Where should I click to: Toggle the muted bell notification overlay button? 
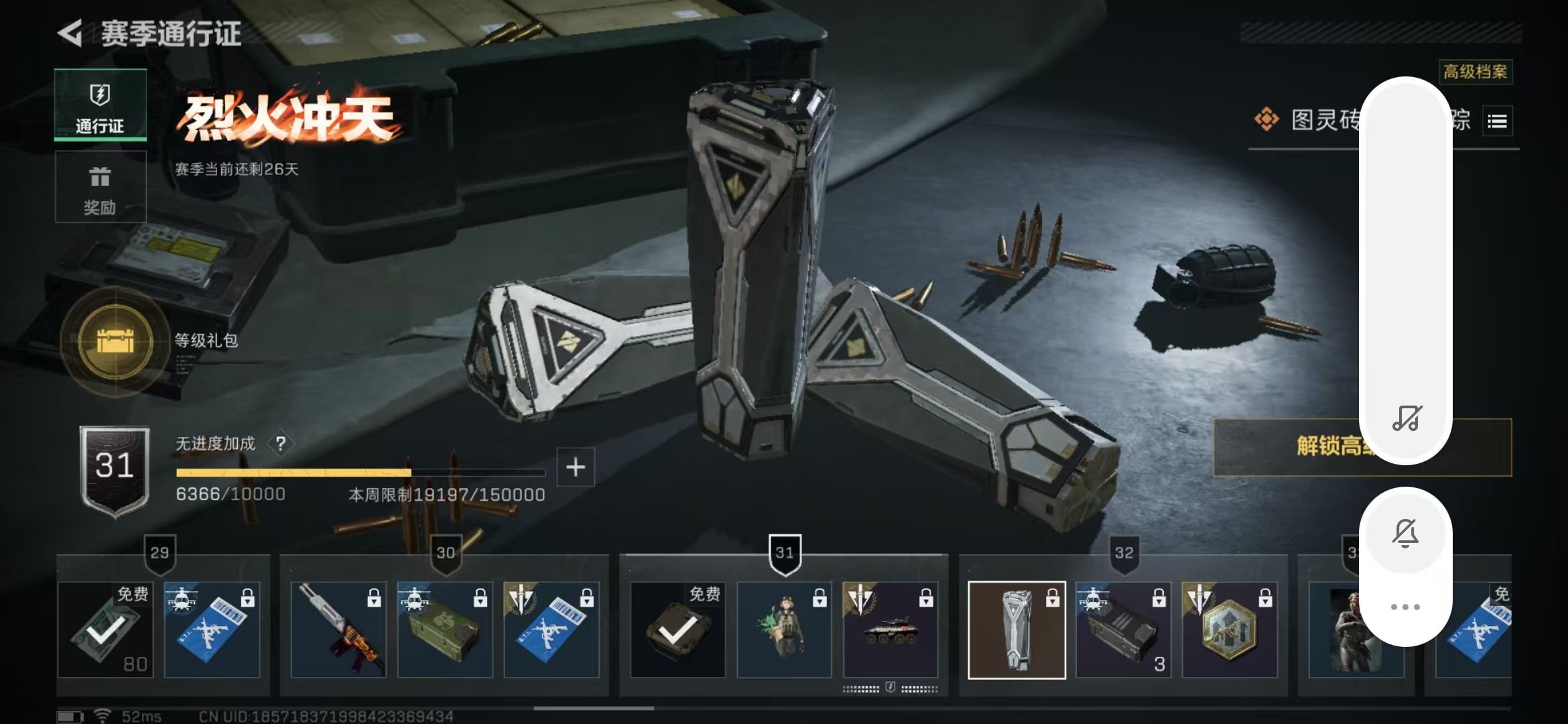(x=1405, y=533)
